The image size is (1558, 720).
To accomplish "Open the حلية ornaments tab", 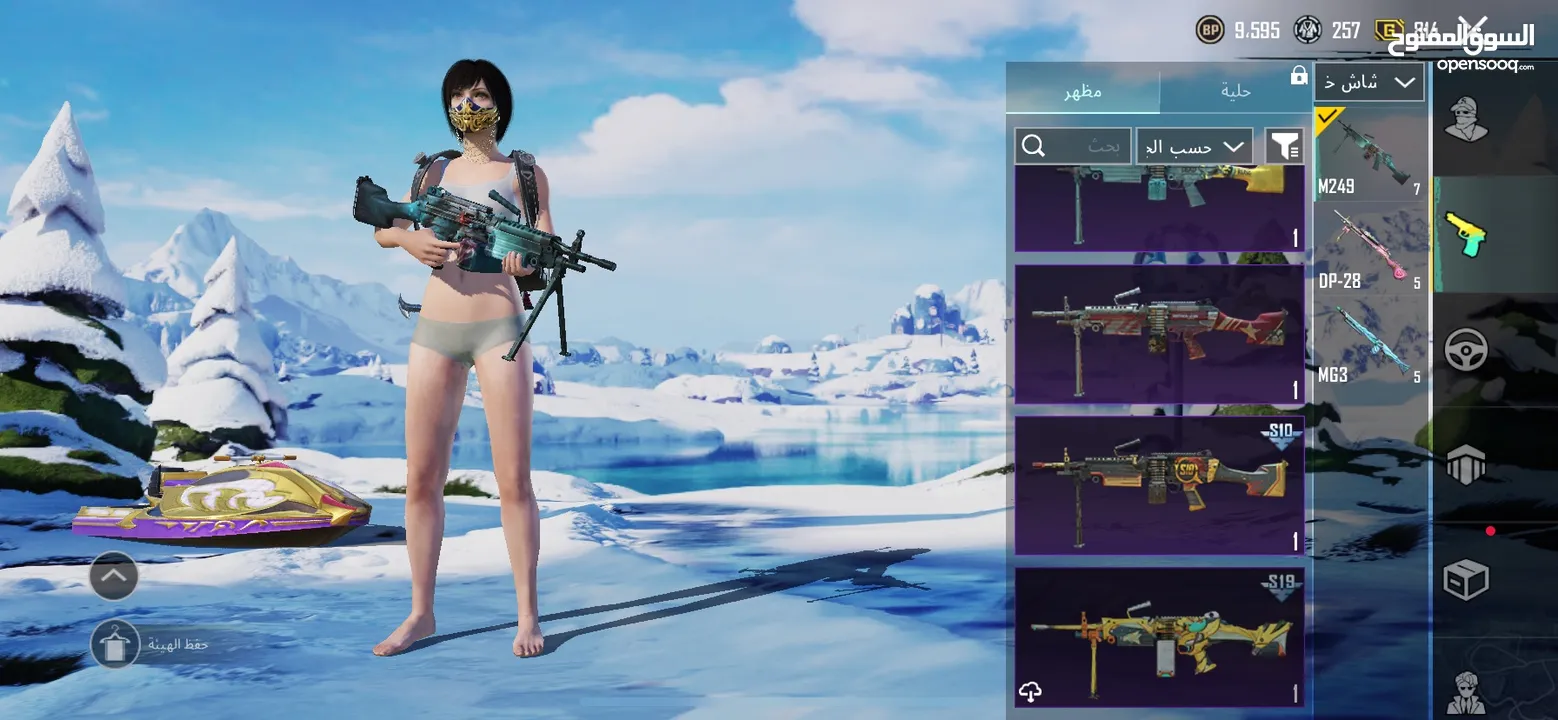I will click(x=1236, y=91).
